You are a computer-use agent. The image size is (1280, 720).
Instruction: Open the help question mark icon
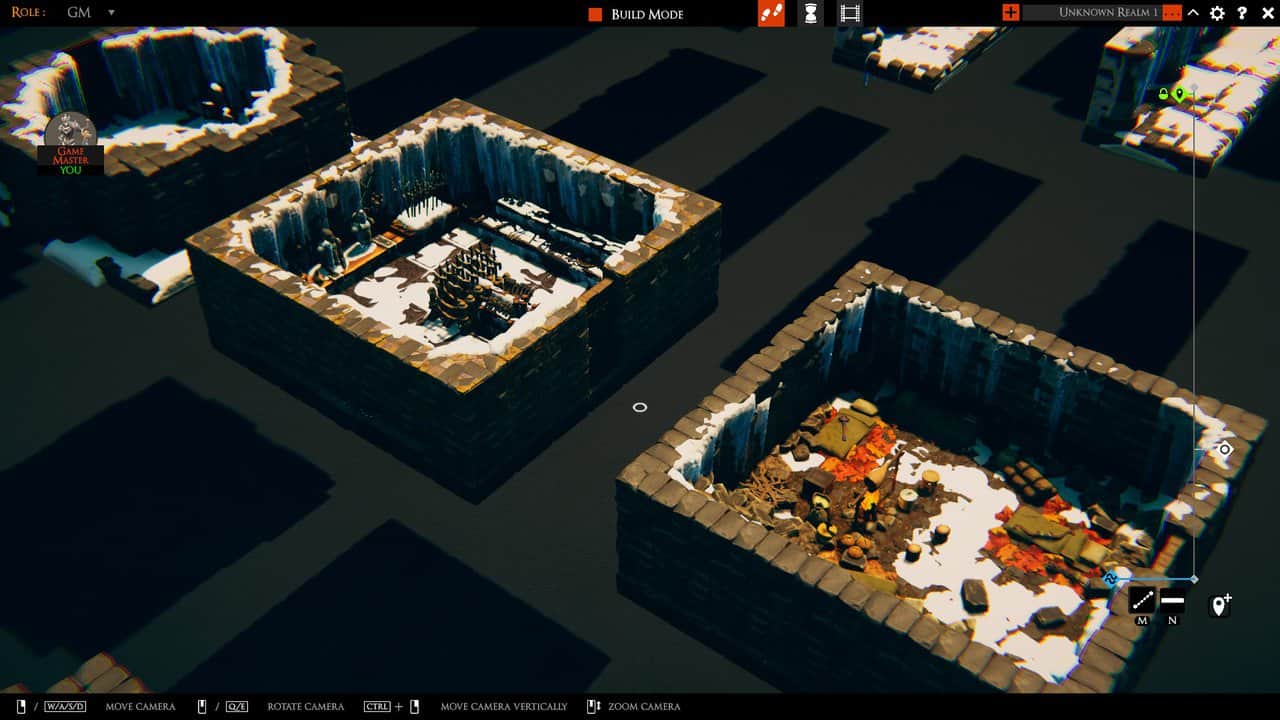point(1242,13)
